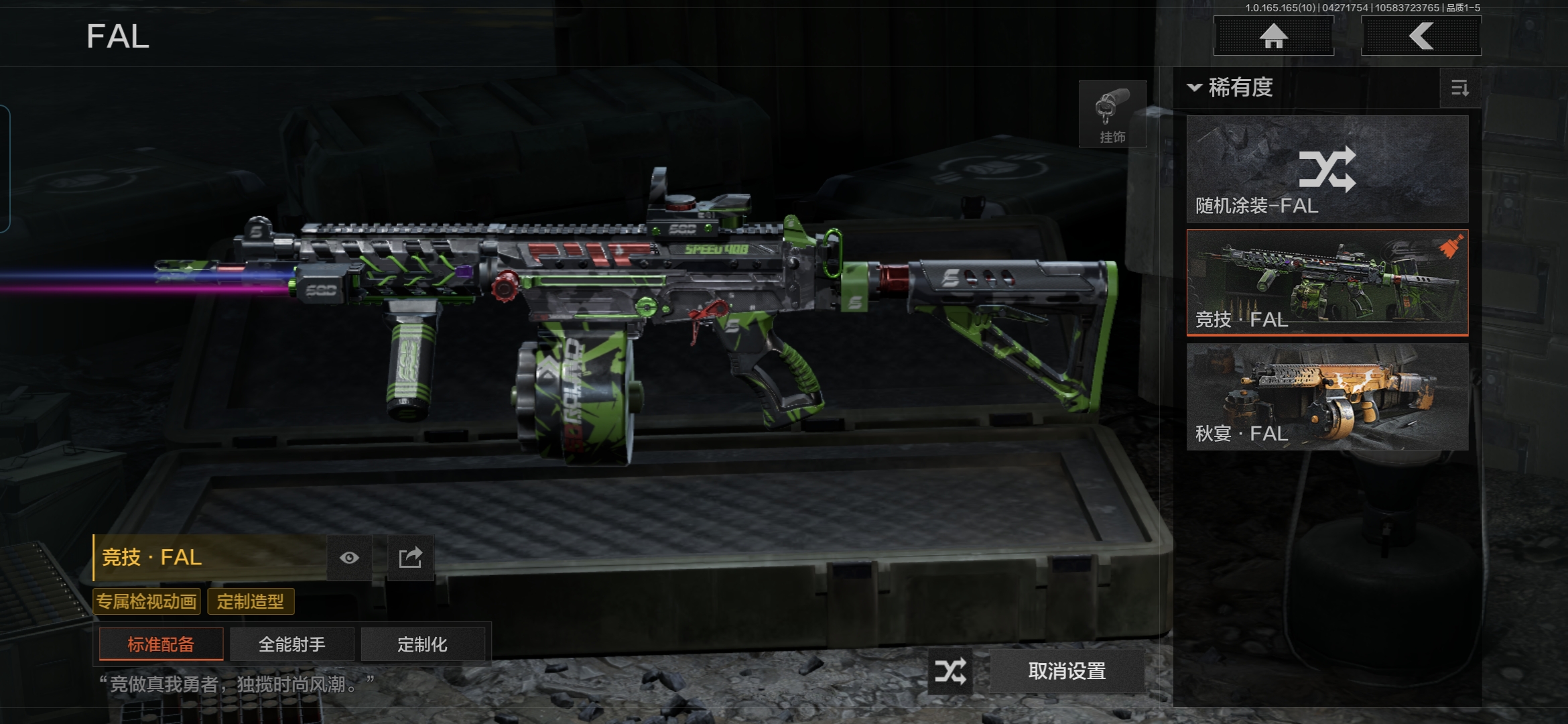Open the 稀有度 sort dropdown

1232,88
